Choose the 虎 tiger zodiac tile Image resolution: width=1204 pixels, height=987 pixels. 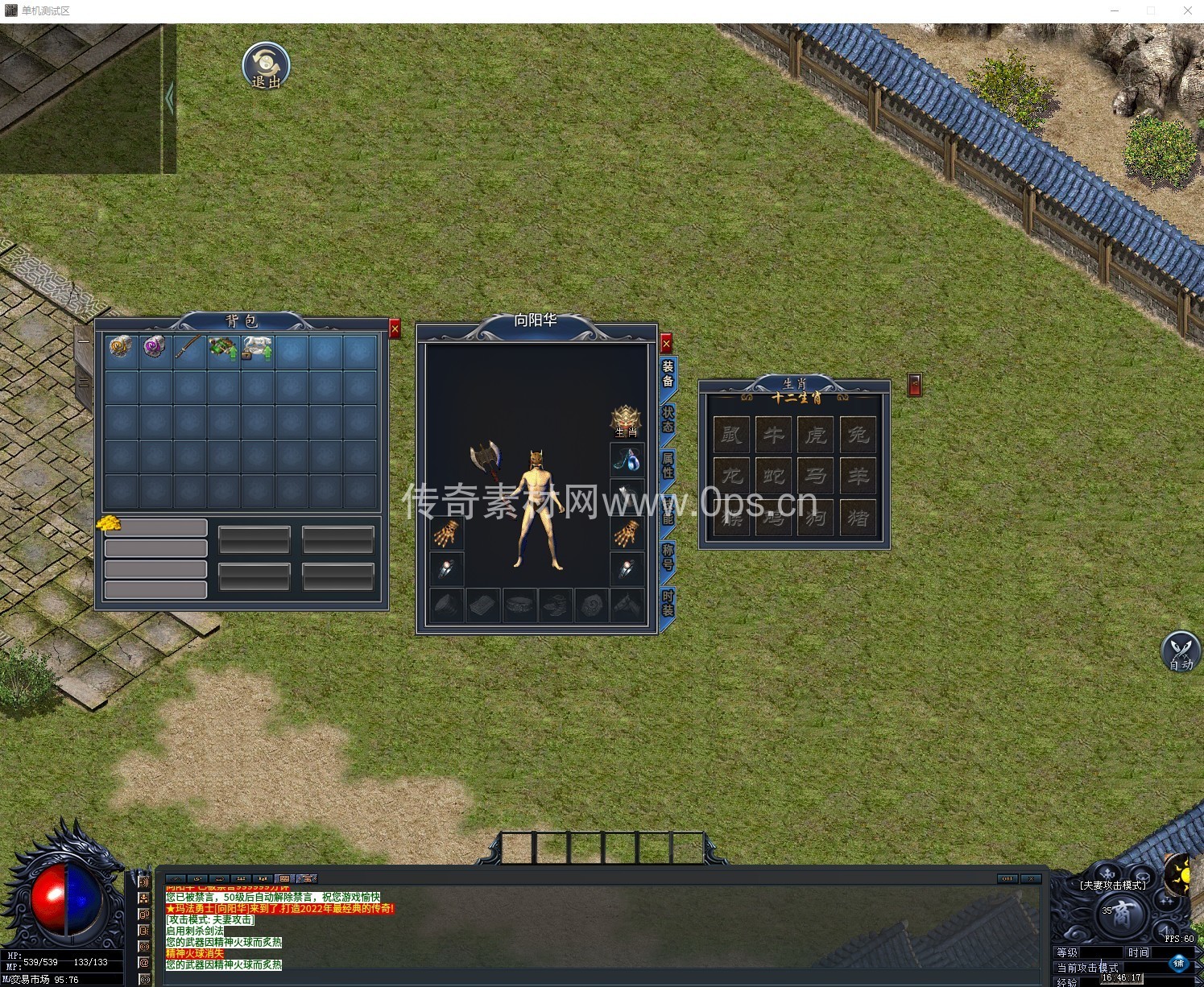point(816,435)
